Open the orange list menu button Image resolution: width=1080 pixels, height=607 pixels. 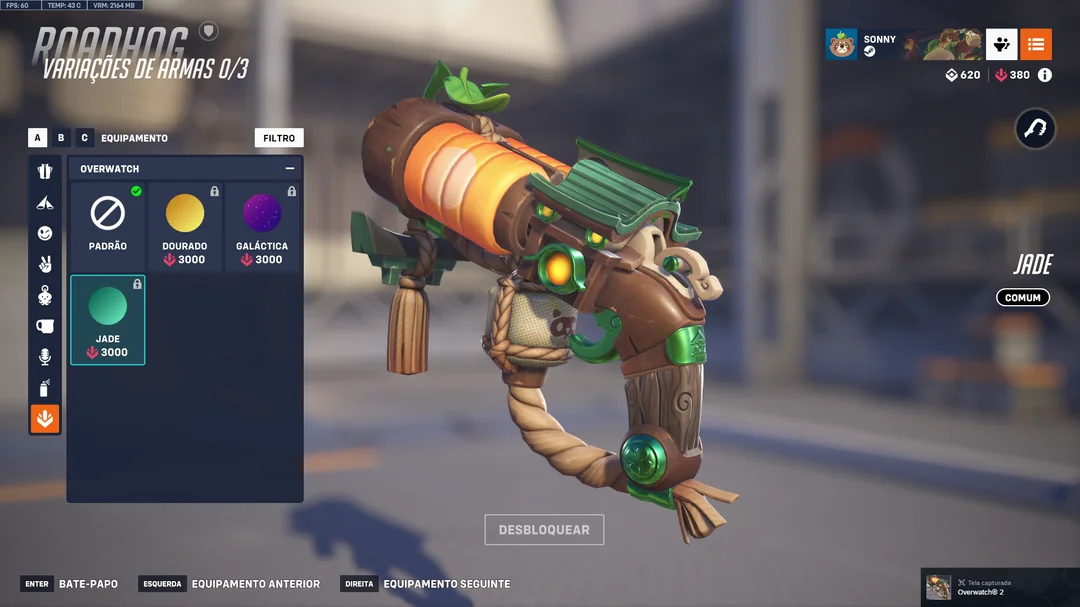coord(1036,44)
